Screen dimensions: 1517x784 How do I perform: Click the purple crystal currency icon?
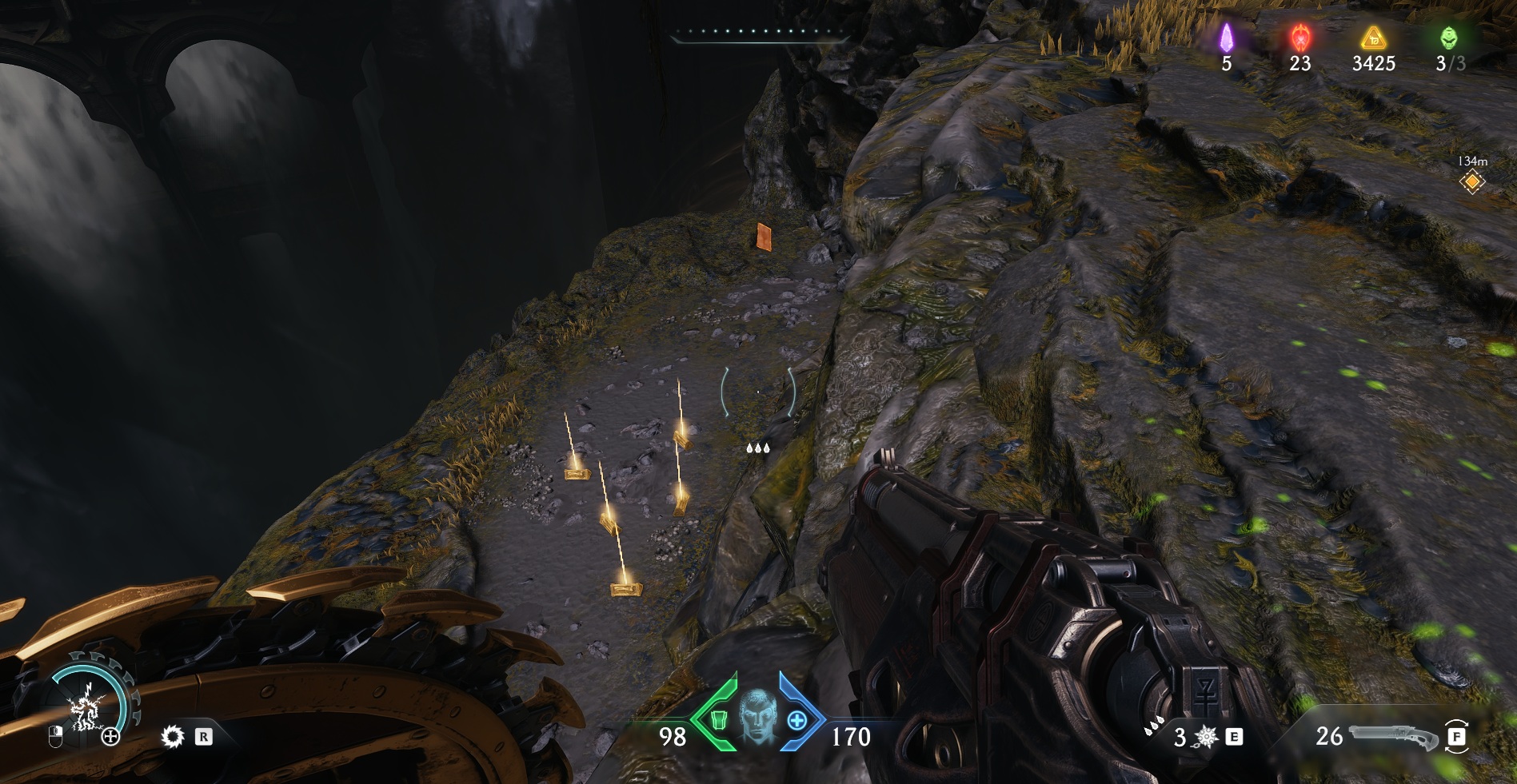(1226, 38)
